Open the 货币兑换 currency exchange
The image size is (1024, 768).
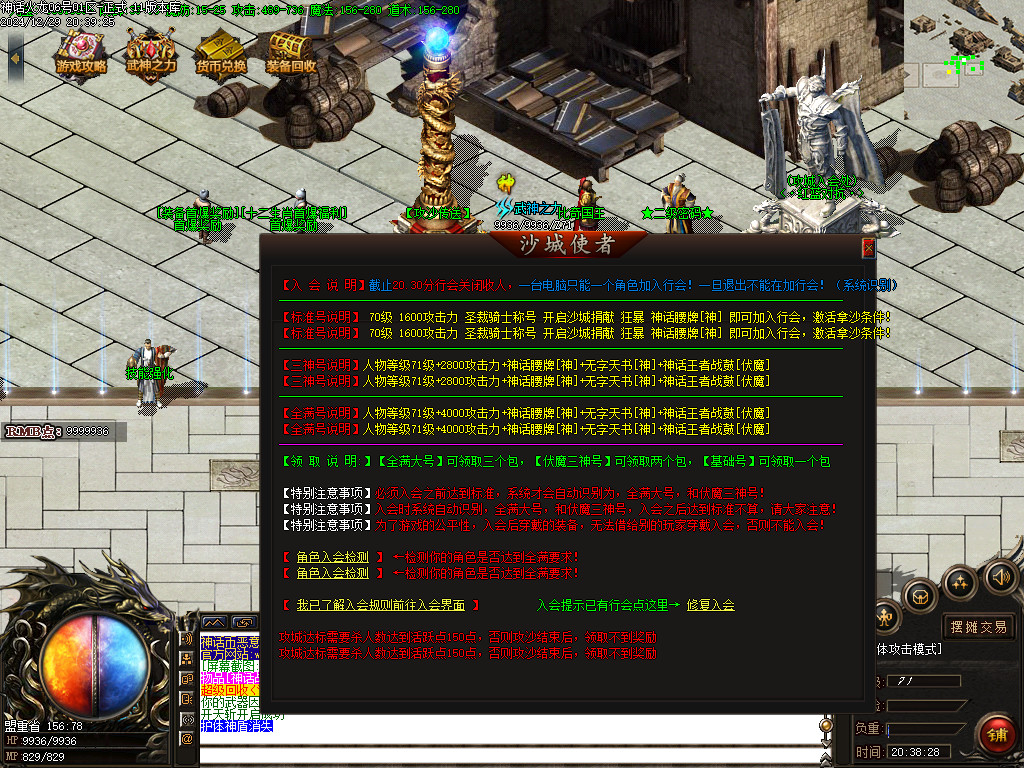pos(221,54)
